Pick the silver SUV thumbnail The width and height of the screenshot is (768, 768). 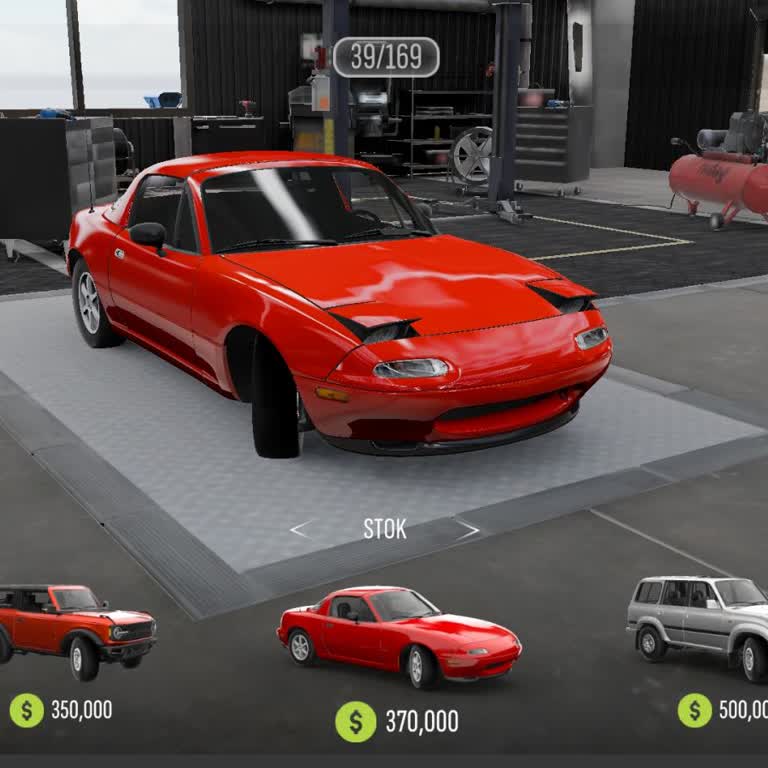tap(699, 618)
